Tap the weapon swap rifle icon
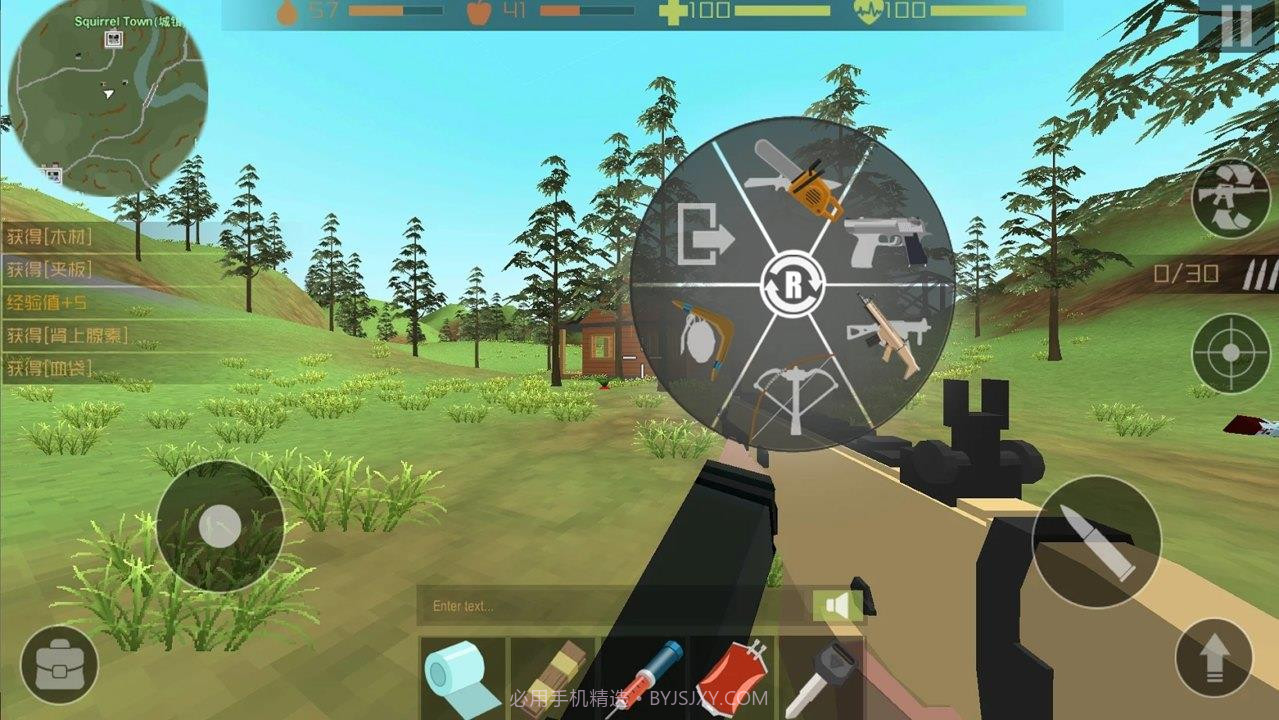The height and width of the screenshot is (720, 1279). pyautogui.click(x=1231, y=198)
